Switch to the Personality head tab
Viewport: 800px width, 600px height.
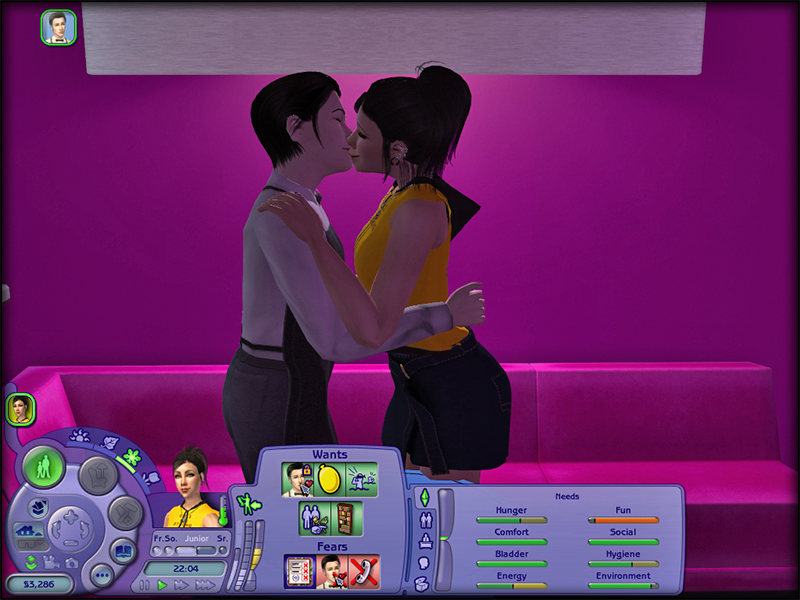(423, 563)
